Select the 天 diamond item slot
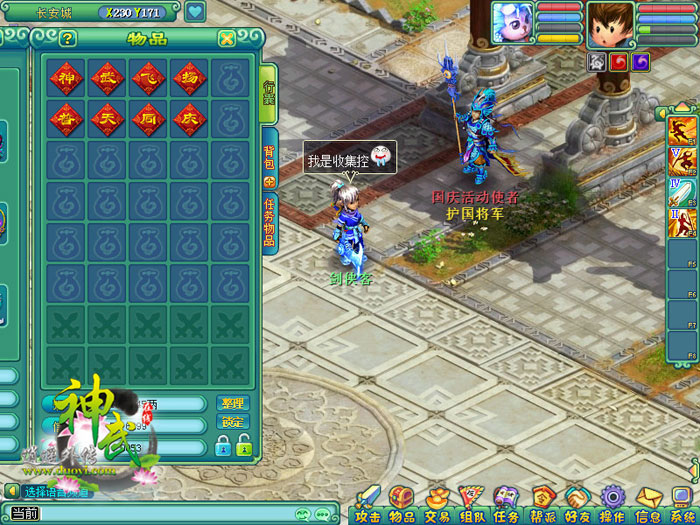 point(107,119)
